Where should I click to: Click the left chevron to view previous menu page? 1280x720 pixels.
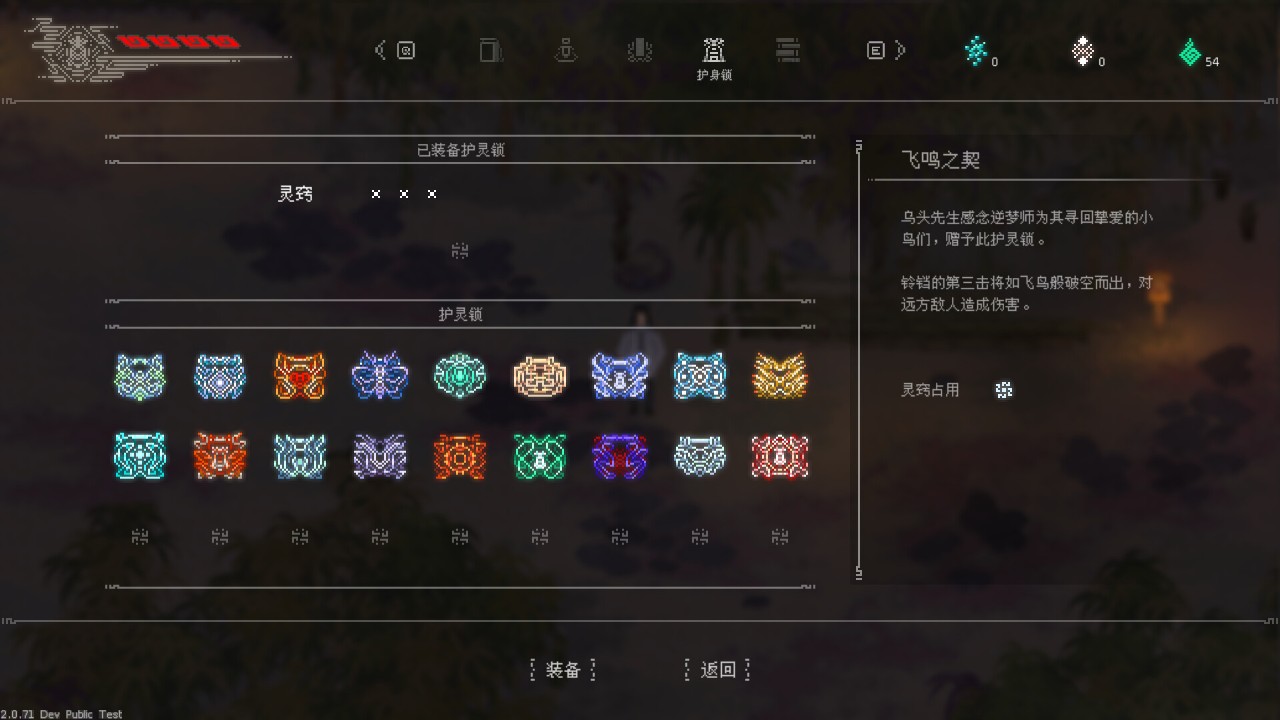pyautogui.click(x=381, y=49)
